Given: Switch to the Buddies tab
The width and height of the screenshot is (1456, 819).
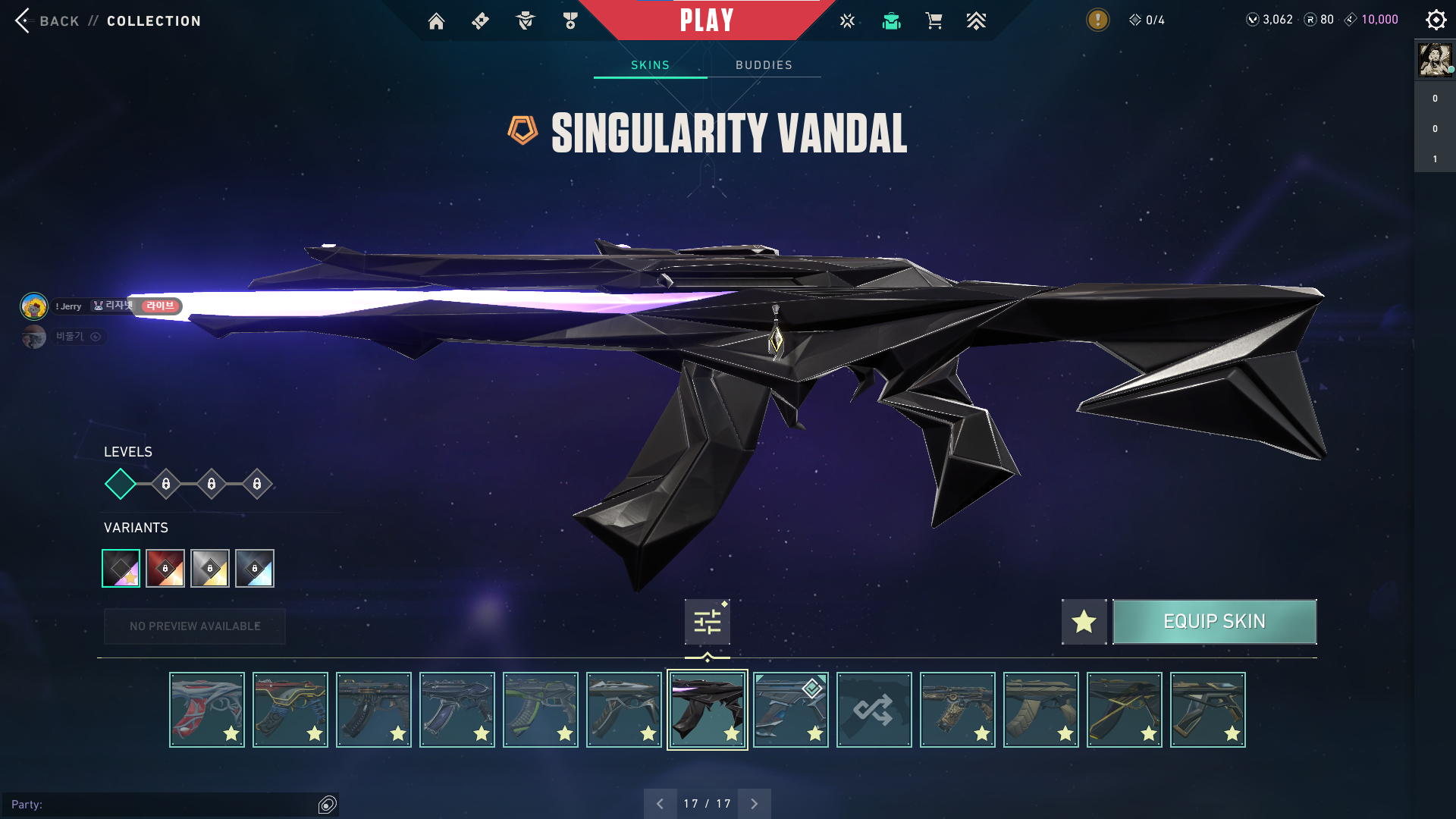Looking at the screenshot, I should [x=764, y=65].
